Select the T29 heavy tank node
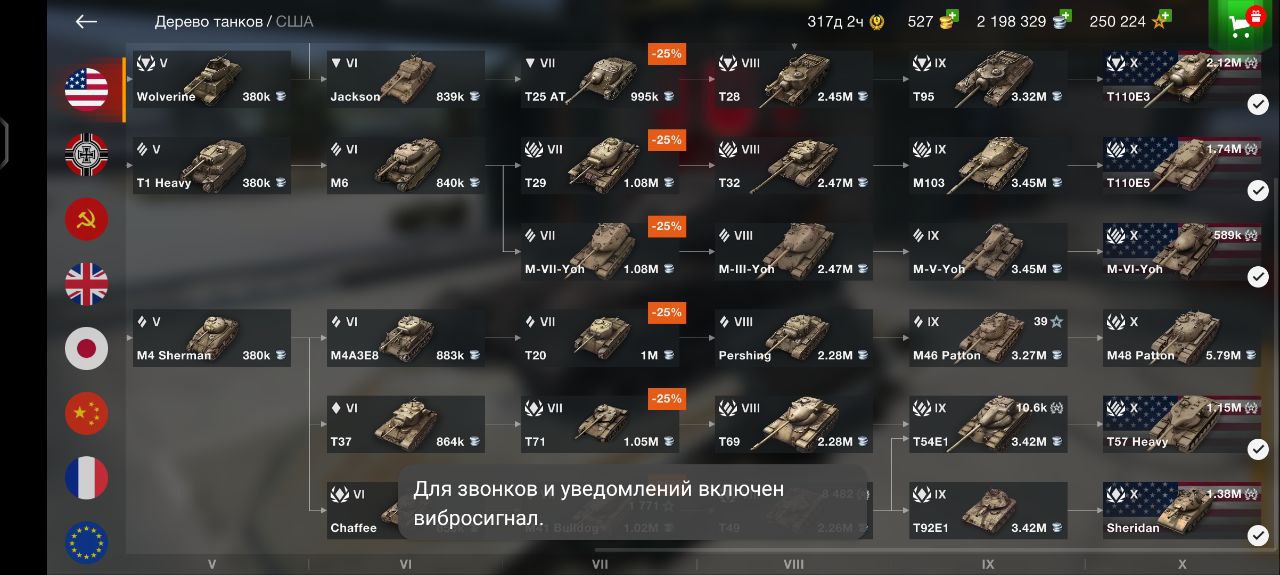This screenshot has width=1280, height=575. [600, 166]
